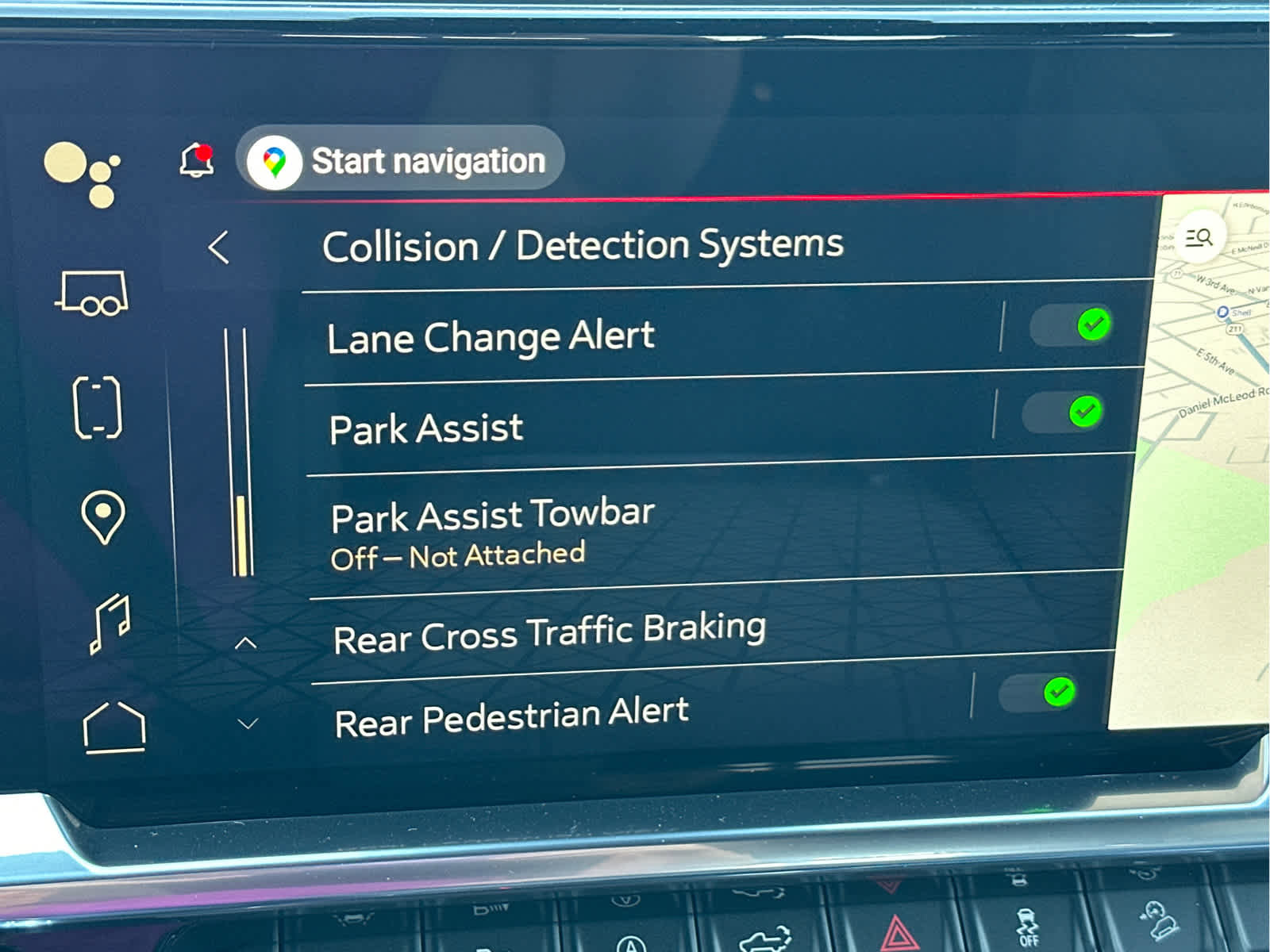Click the list down chevron arrow
Viewport: 1270px width, 952px height.
click(248, 724)
